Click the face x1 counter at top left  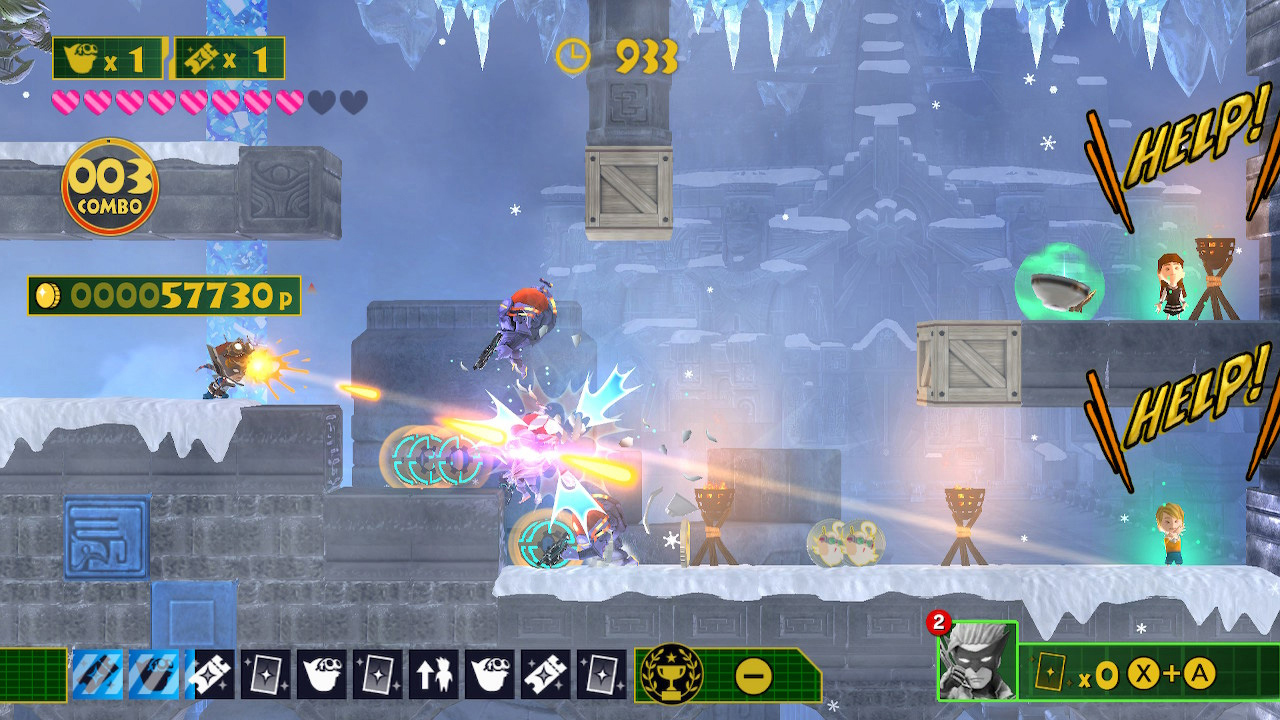[x=105, y=57]
